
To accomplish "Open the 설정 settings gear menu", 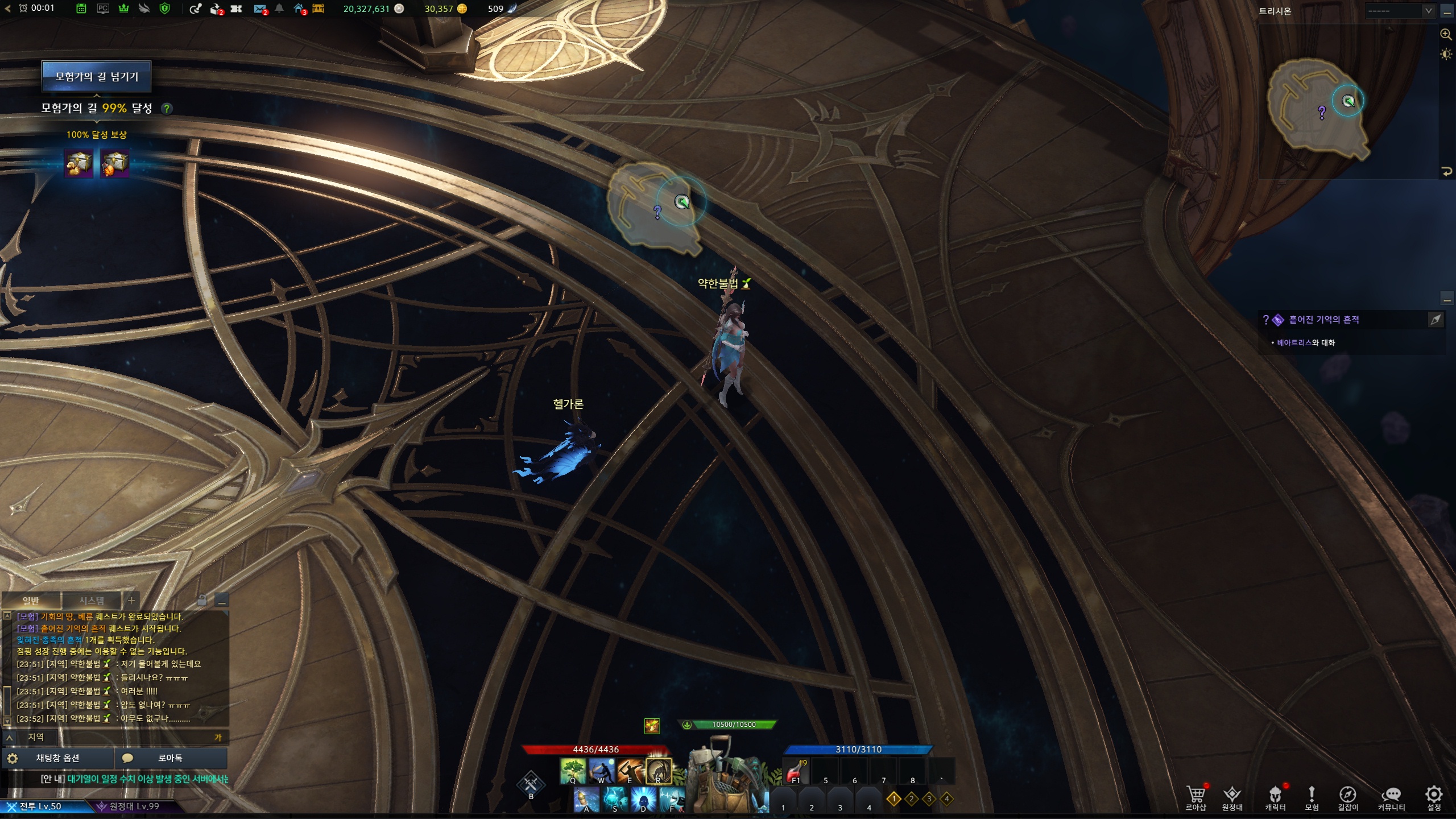I will click(x=1434, y=796).
